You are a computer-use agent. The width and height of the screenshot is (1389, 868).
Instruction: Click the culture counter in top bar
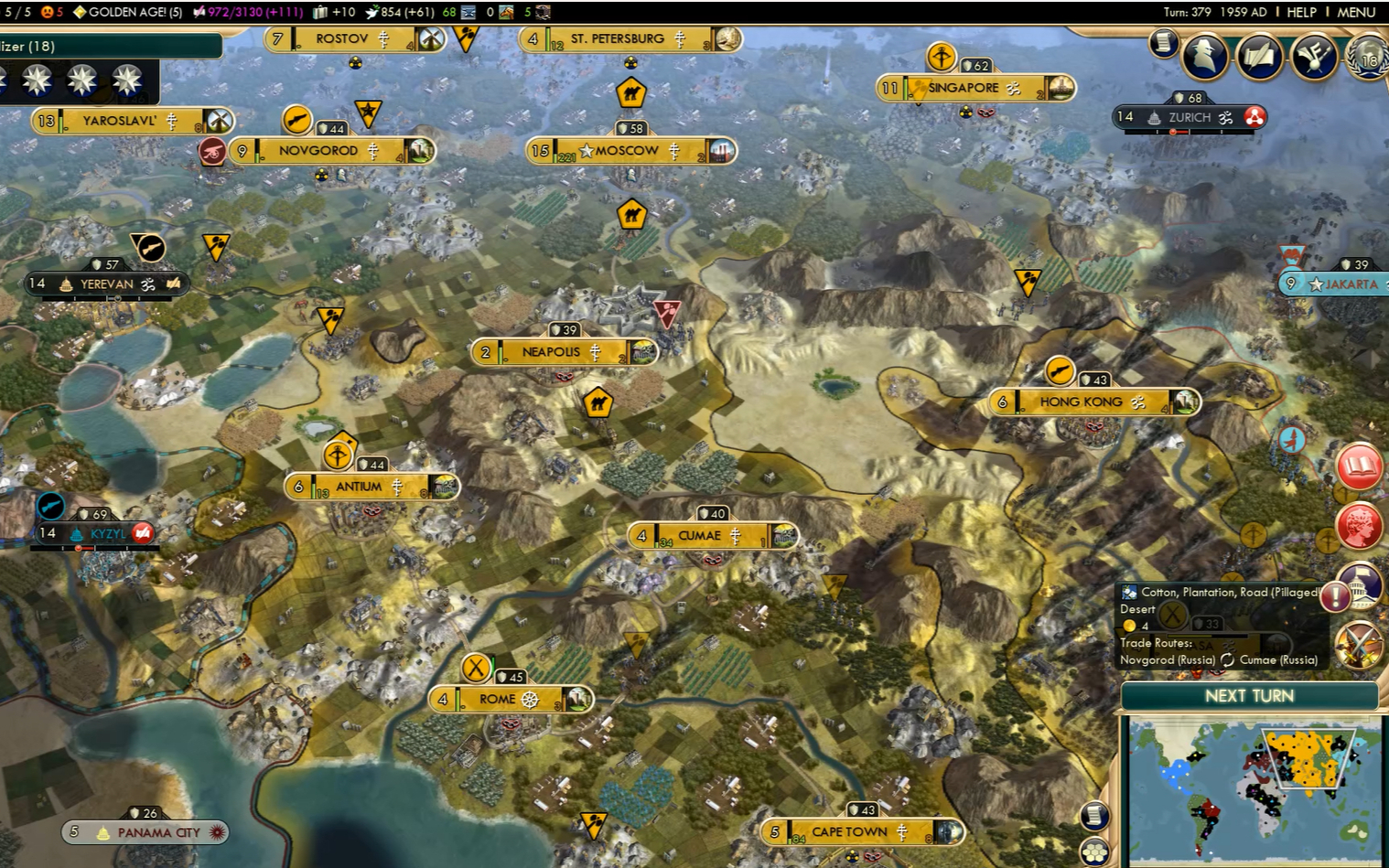(x=247, y=12)
